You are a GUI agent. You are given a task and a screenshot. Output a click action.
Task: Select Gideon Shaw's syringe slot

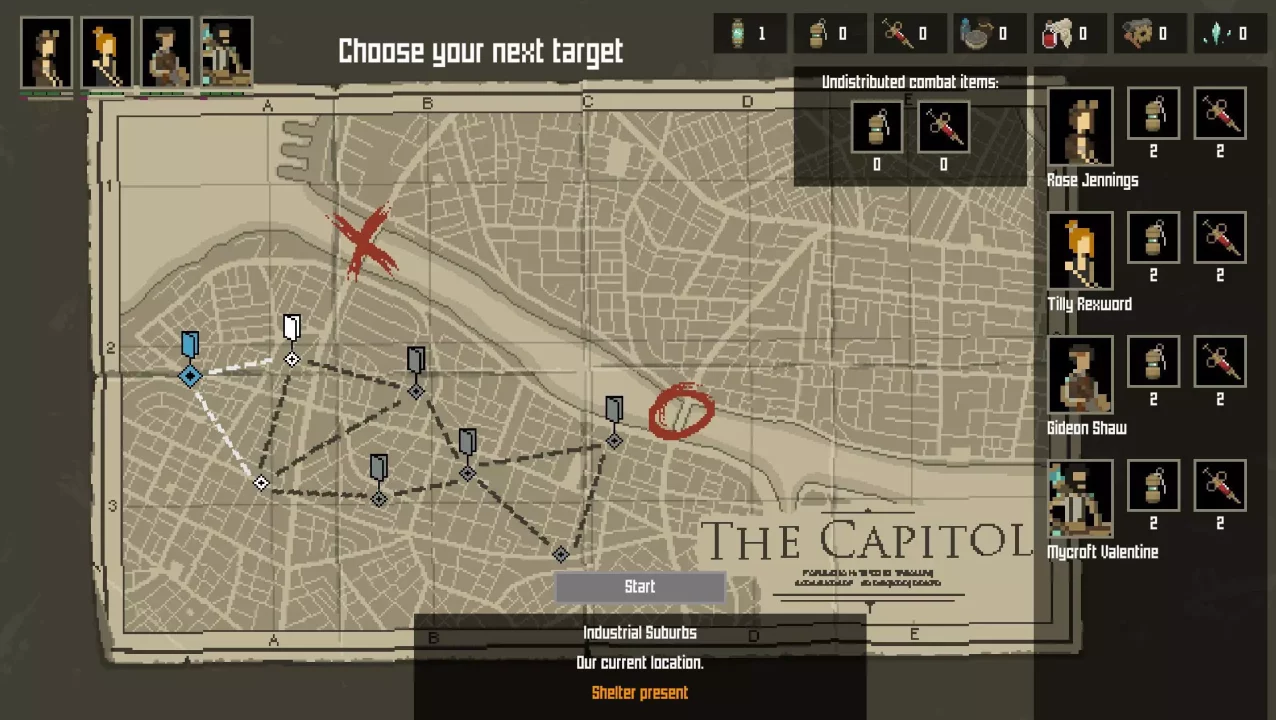coord(1219,362)
